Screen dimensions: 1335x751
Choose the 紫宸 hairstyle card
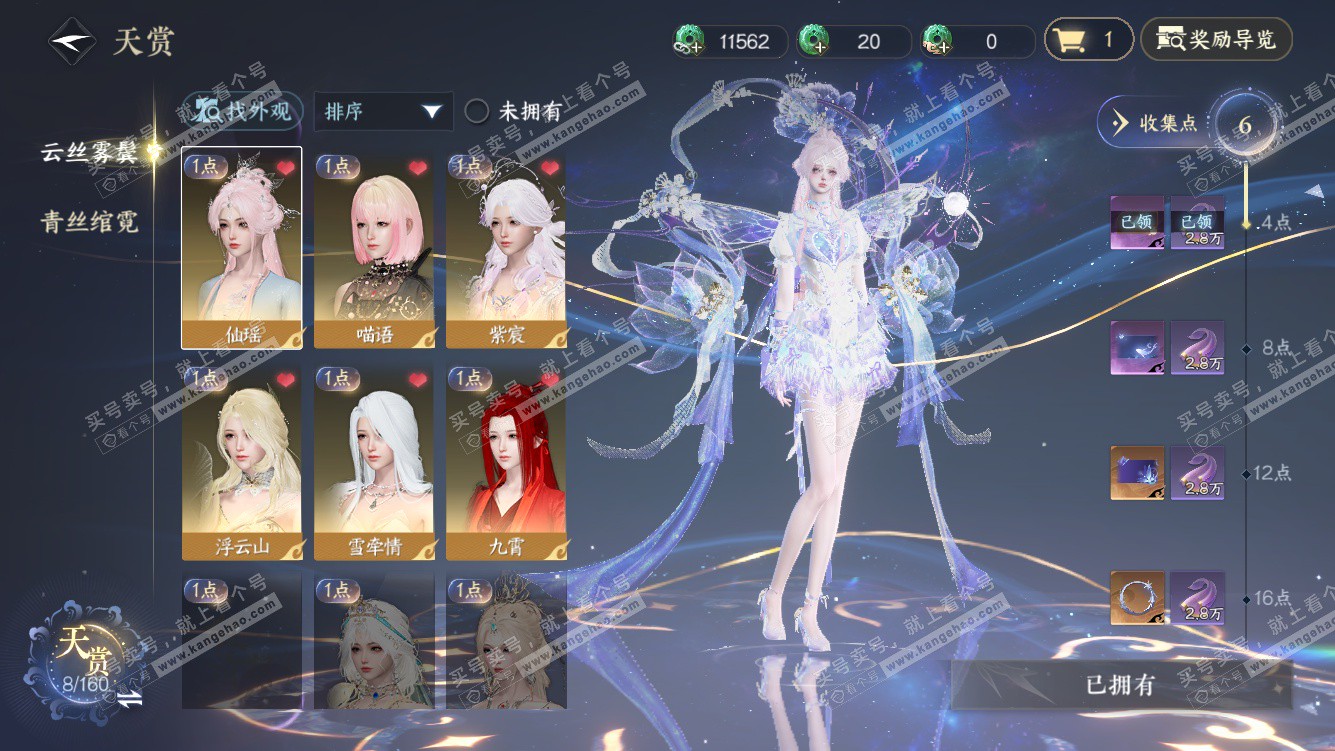coord(506,248)
